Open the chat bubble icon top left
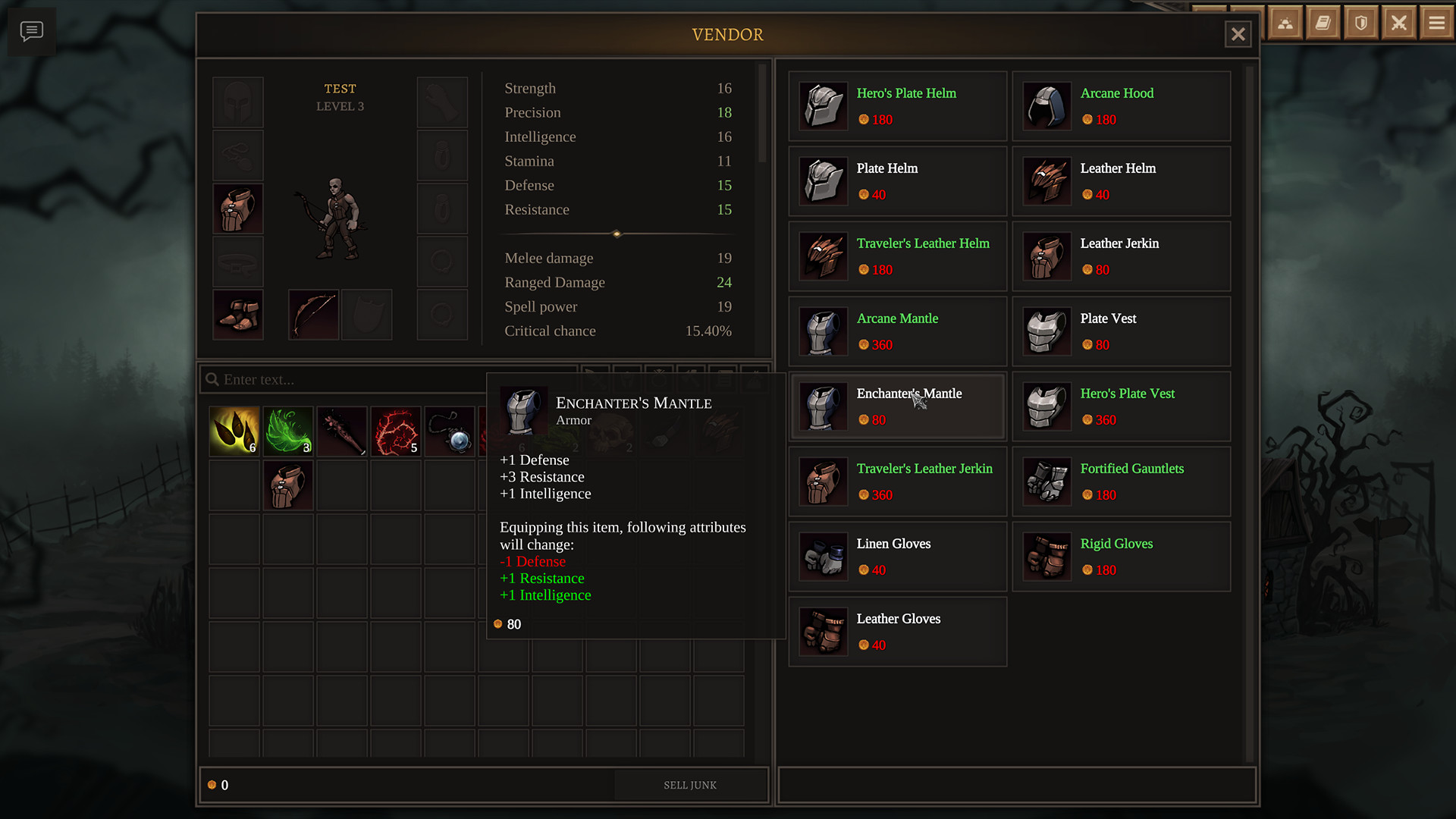1456x819 pixels. coord(32,31)
